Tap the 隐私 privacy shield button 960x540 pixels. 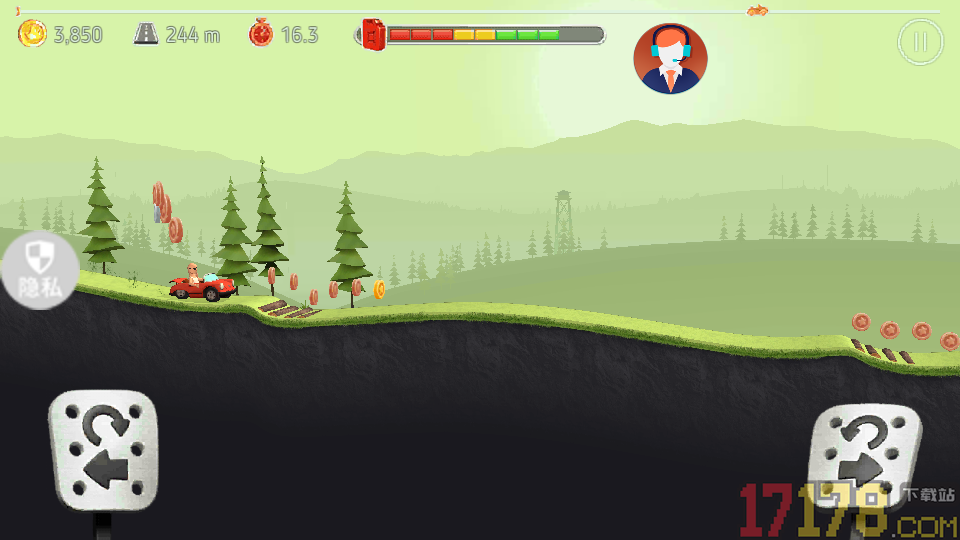pos(38,271)
